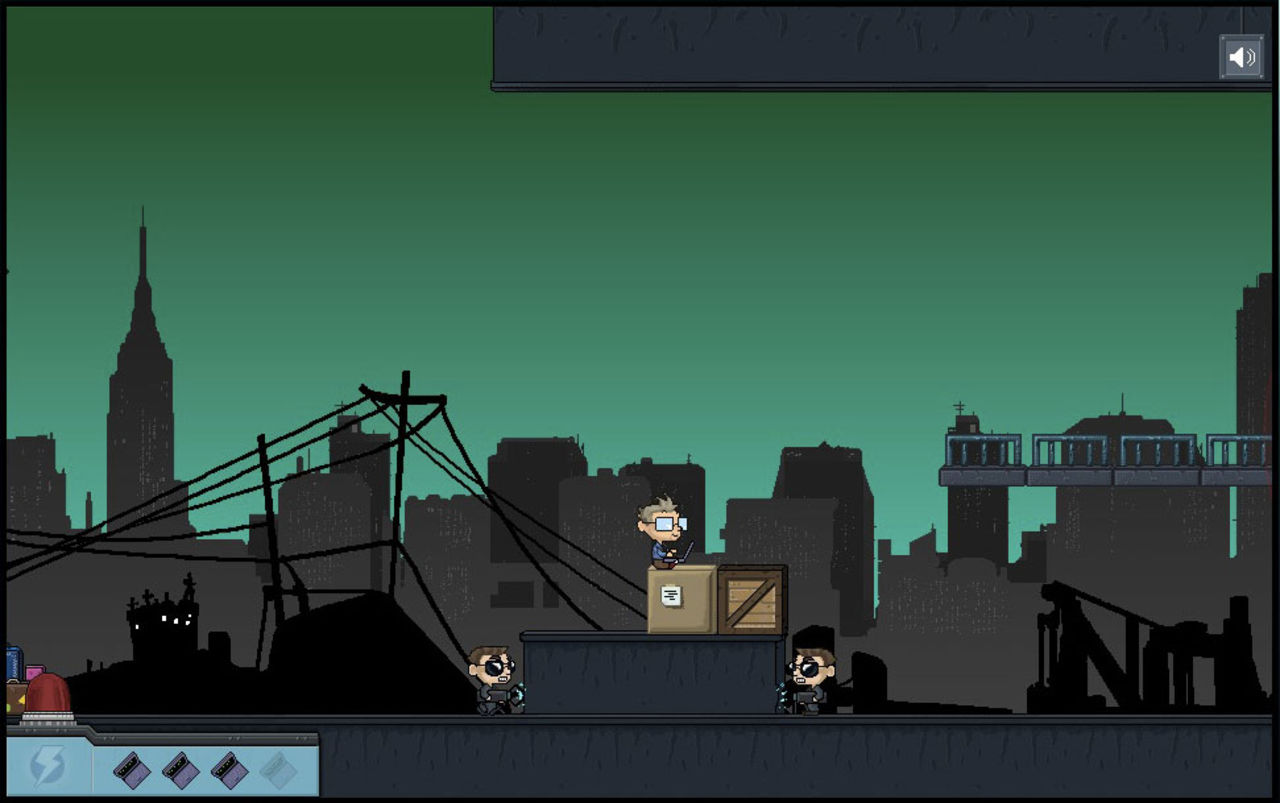Image resolution: width=1280 pixels, height=803 pixels.
Task: Select the faded empty laptop slot
Action: click(x=279, y=769)
